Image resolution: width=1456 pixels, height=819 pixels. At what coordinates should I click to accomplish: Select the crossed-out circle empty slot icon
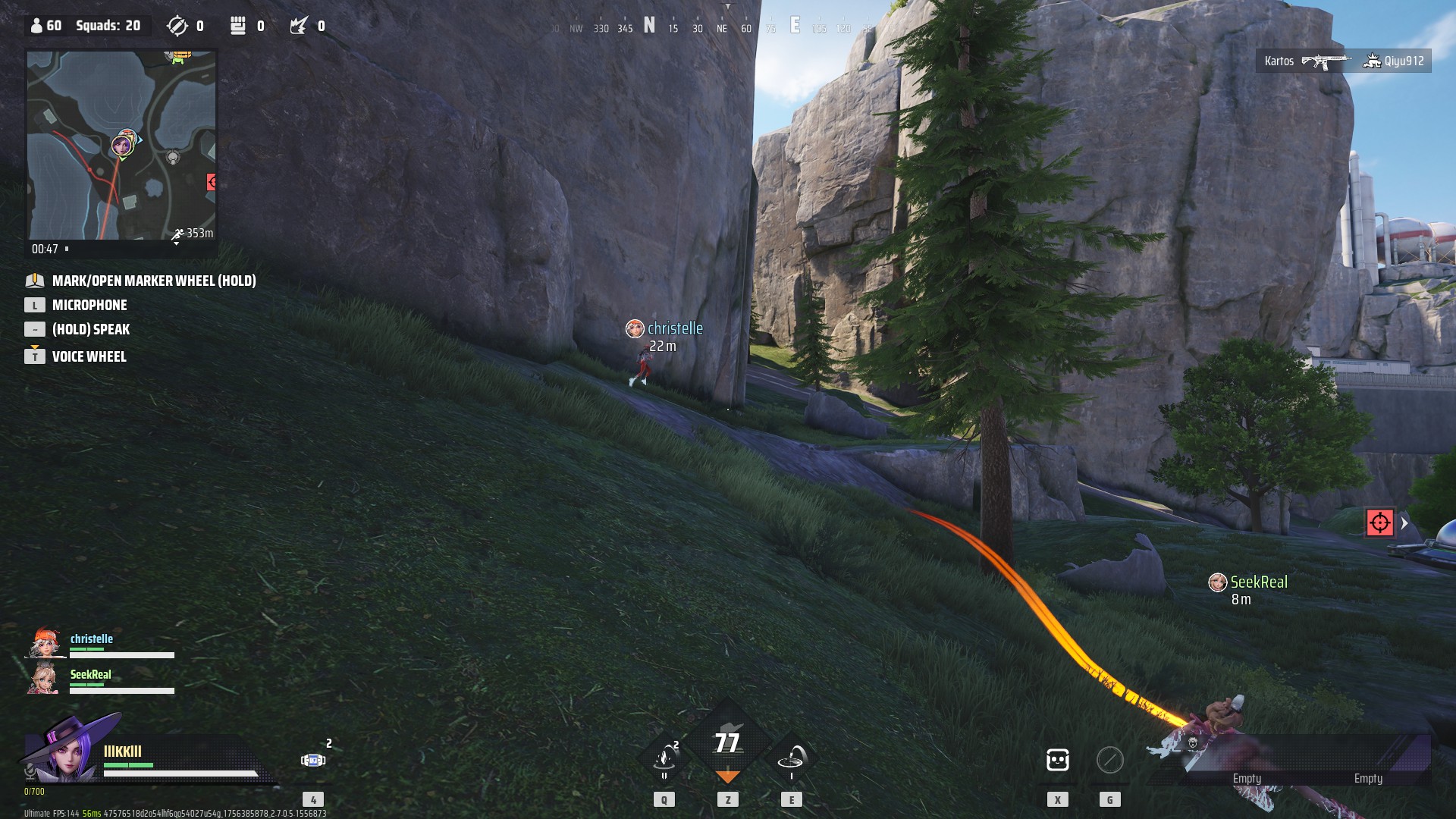[1109, 759]
